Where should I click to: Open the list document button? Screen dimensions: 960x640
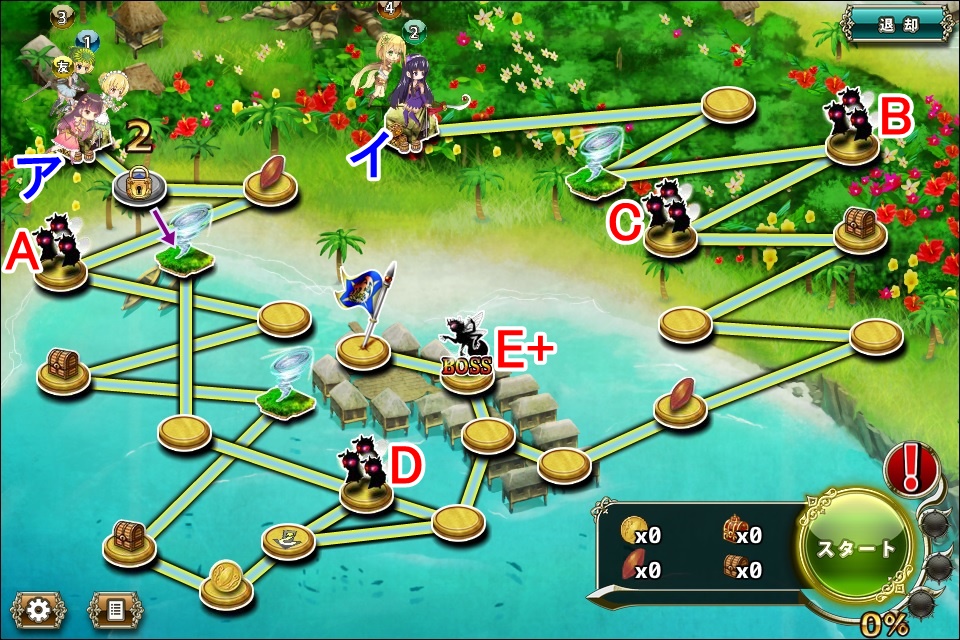[115, 611]
